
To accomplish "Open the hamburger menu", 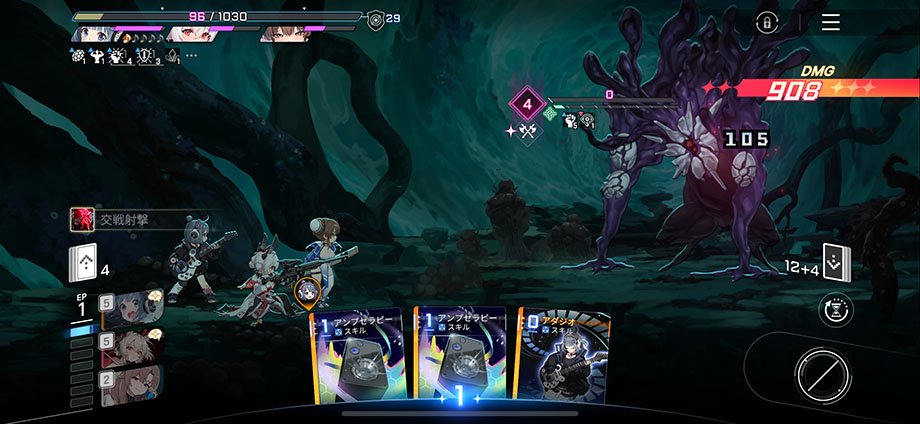I will point(830,22).
